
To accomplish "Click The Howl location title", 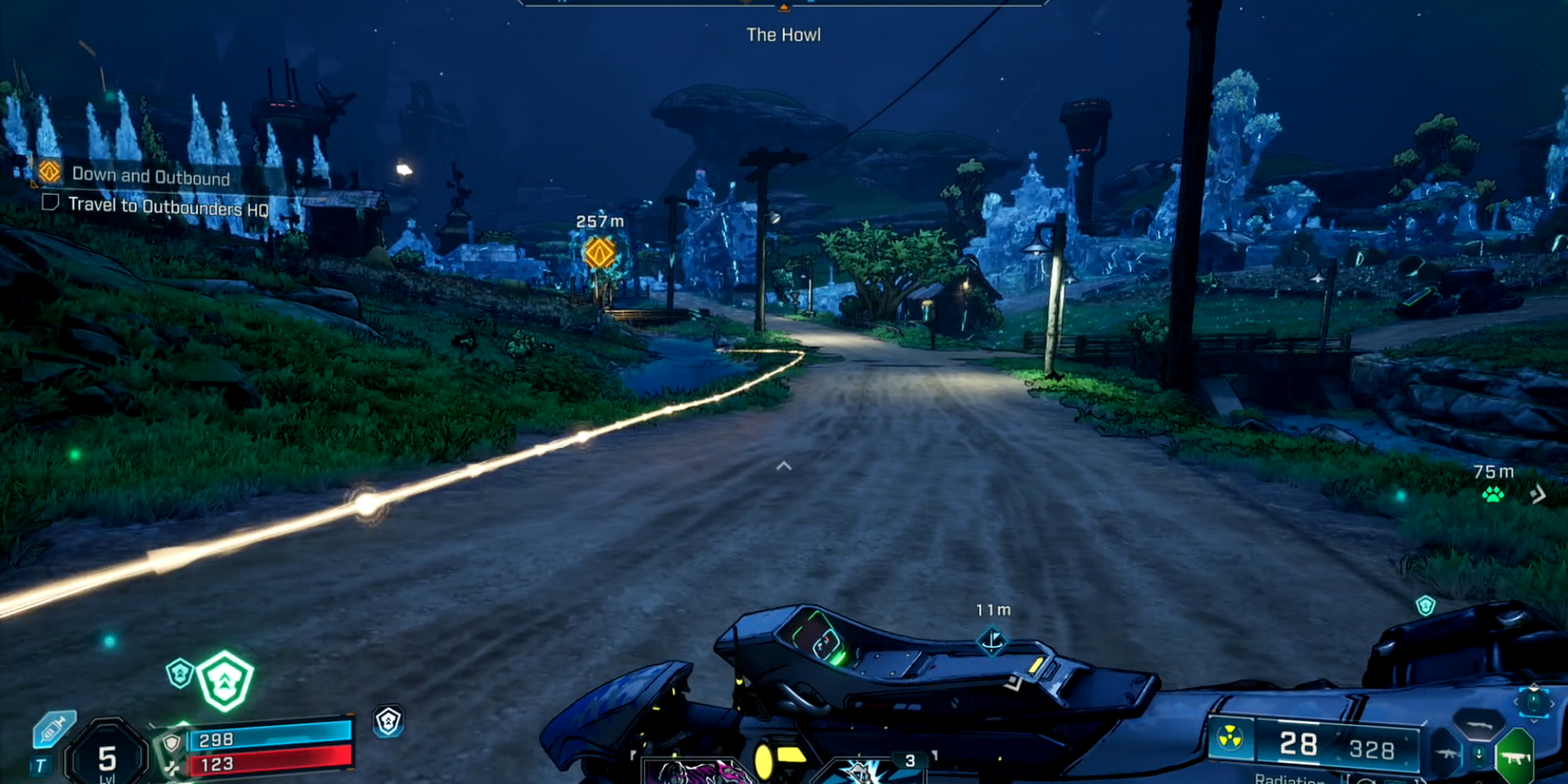I will pyautogui.click(x=781, y=34).
